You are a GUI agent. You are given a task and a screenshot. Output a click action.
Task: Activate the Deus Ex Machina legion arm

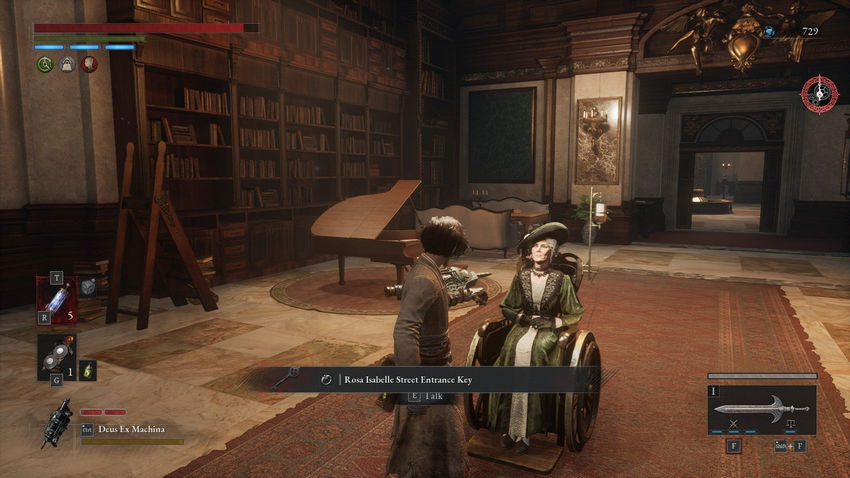(56, 424)
